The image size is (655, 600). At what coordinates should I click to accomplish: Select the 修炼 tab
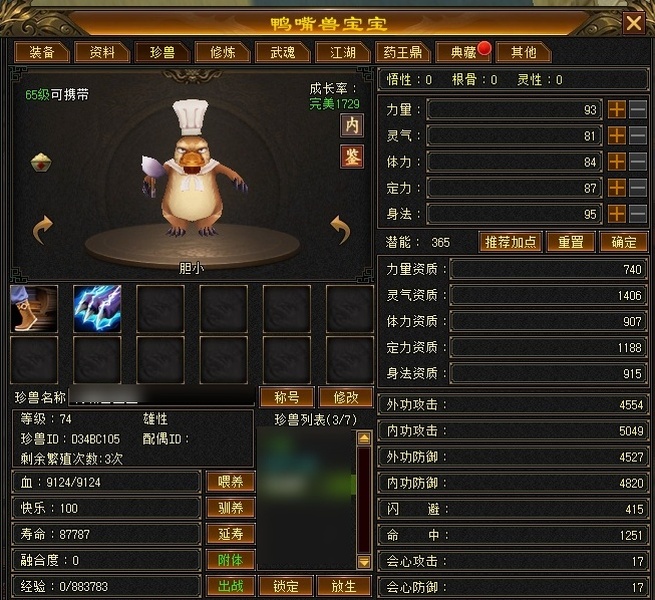click(x=215, y=52)
